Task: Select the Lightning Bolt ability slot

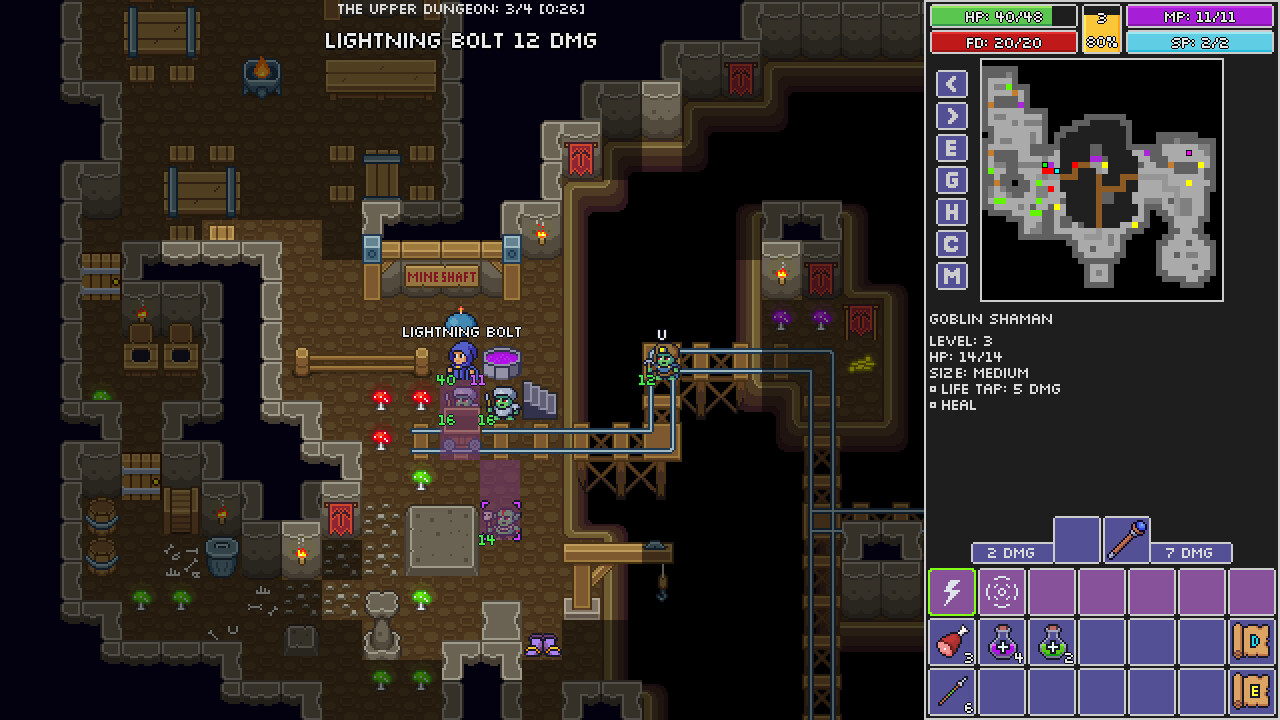Action: [952, 592]
